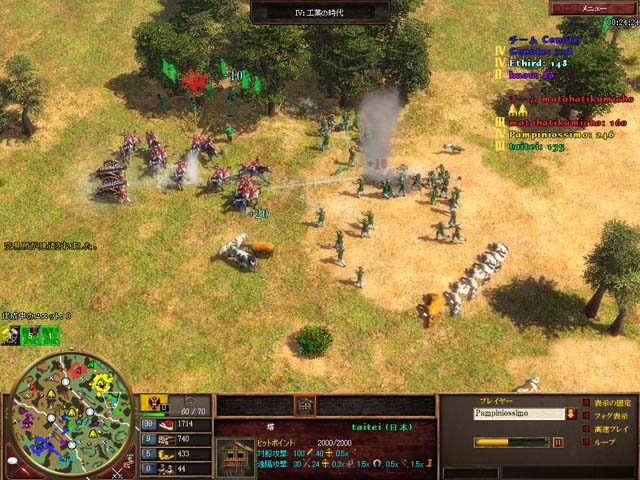Click the food resource row

[x=174, y=424]
